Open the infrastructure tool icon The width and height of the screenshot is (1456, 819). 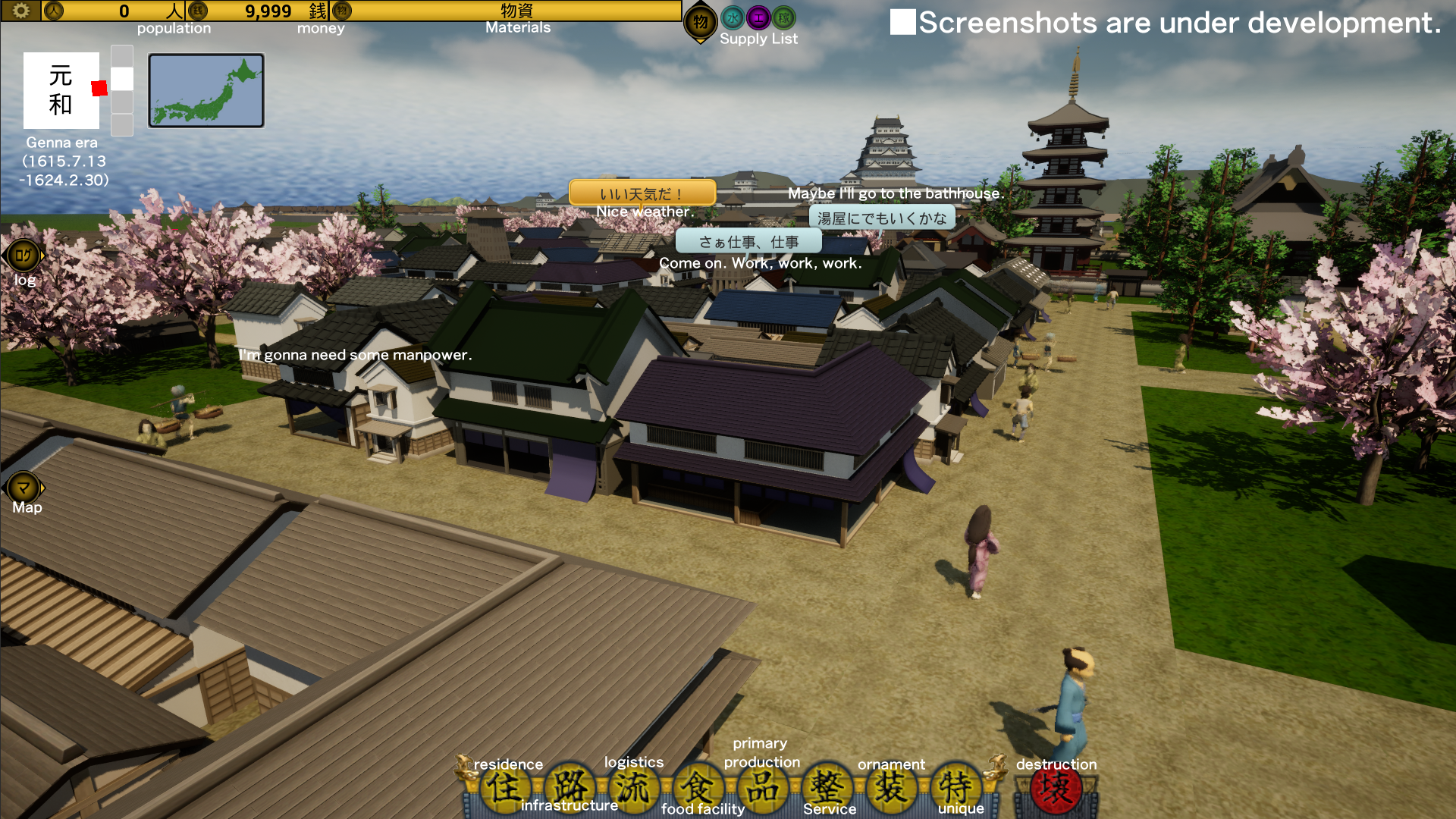571,789
